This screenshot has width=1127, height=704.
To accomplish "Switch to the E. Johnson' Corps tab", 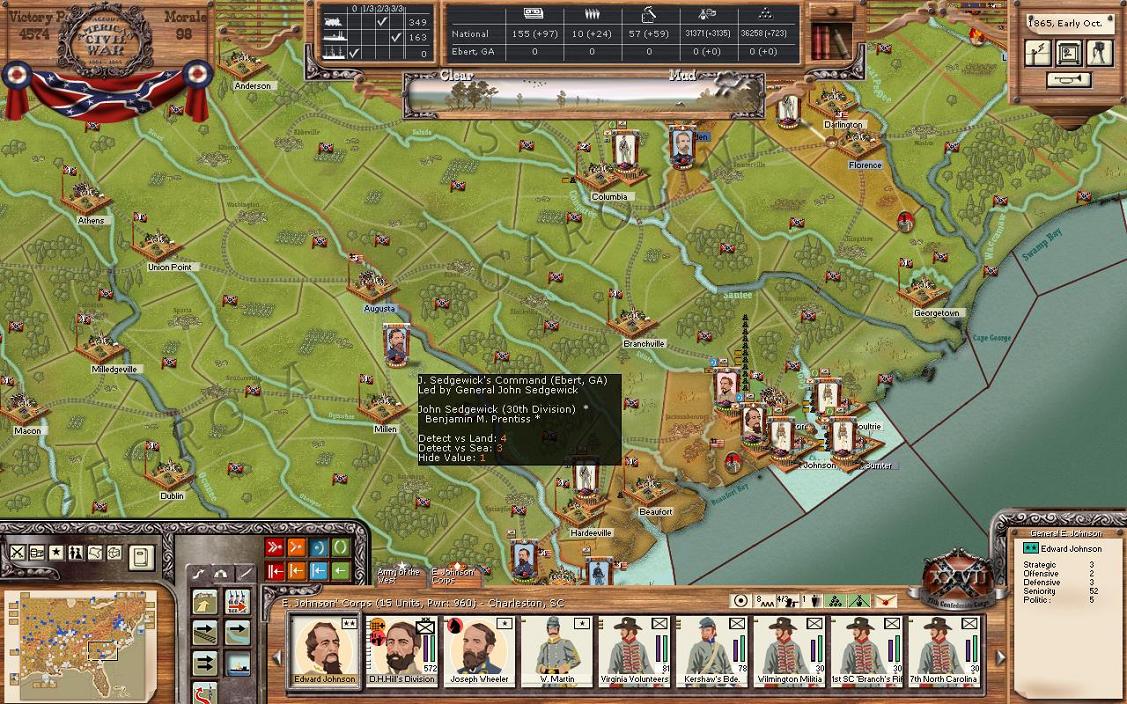I will [x=453, y=575].
